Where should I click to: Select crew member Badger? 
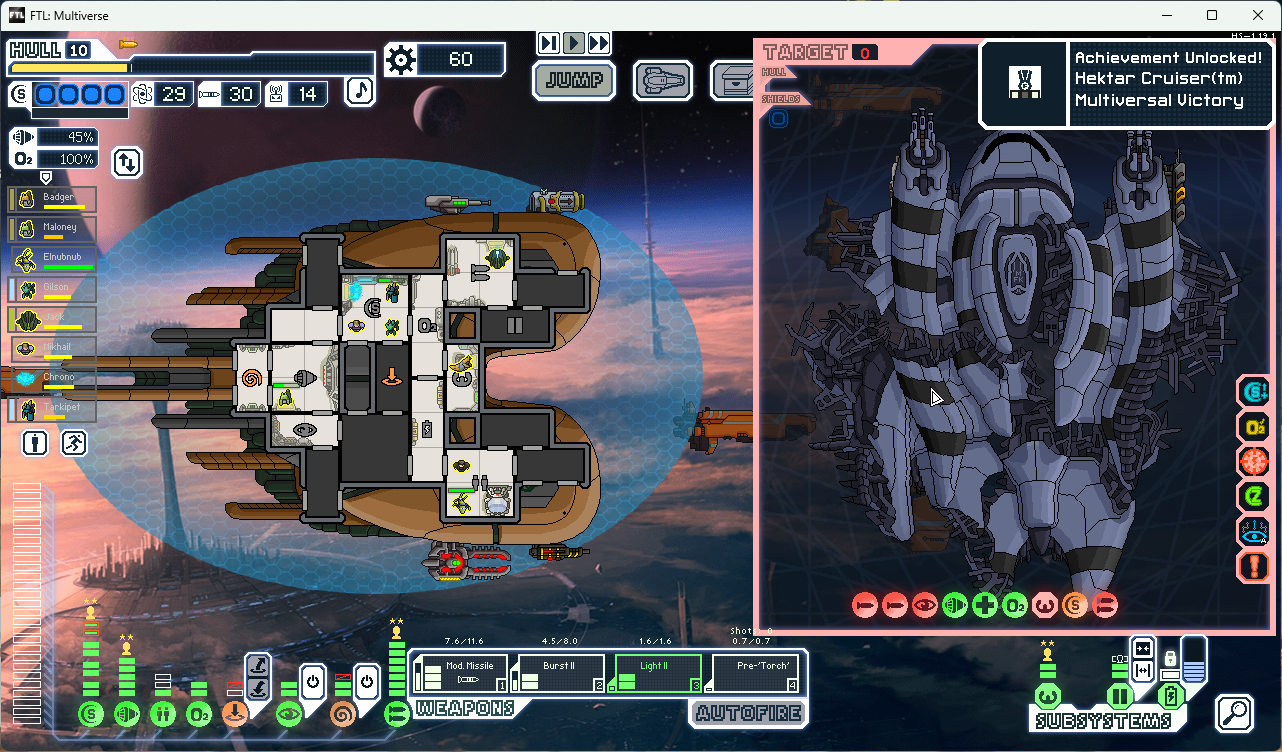[54, 199]
